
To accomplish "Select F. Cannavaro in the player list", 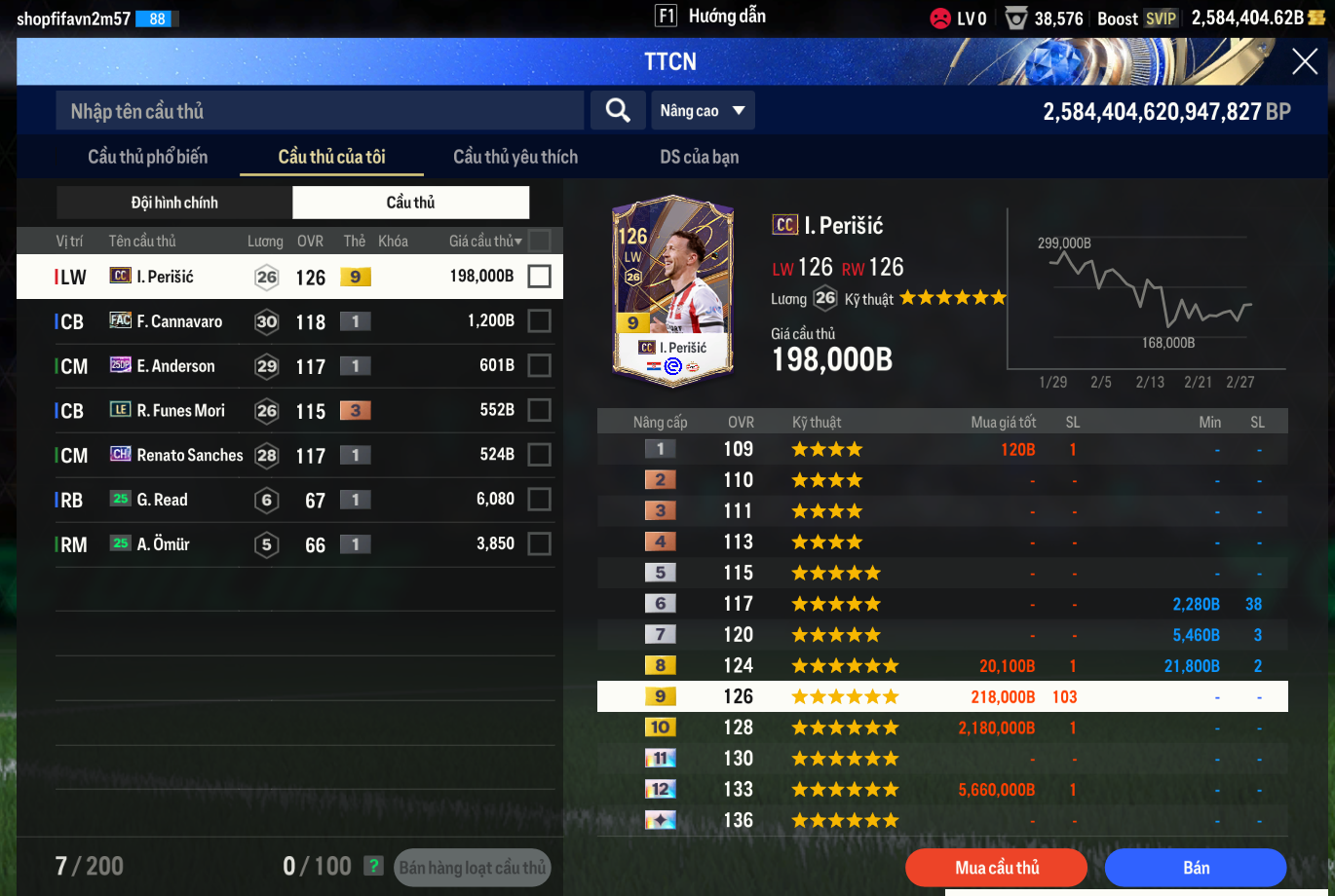I will point(179,321).
